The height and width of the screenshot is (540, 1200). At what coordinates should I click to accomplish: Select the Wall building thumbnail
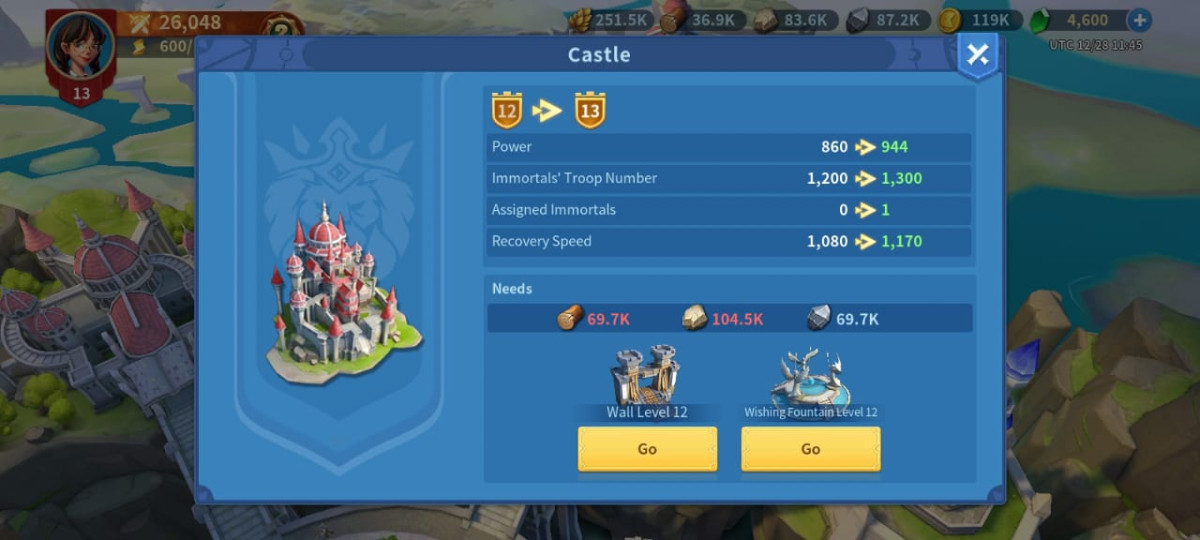[646, 376]
